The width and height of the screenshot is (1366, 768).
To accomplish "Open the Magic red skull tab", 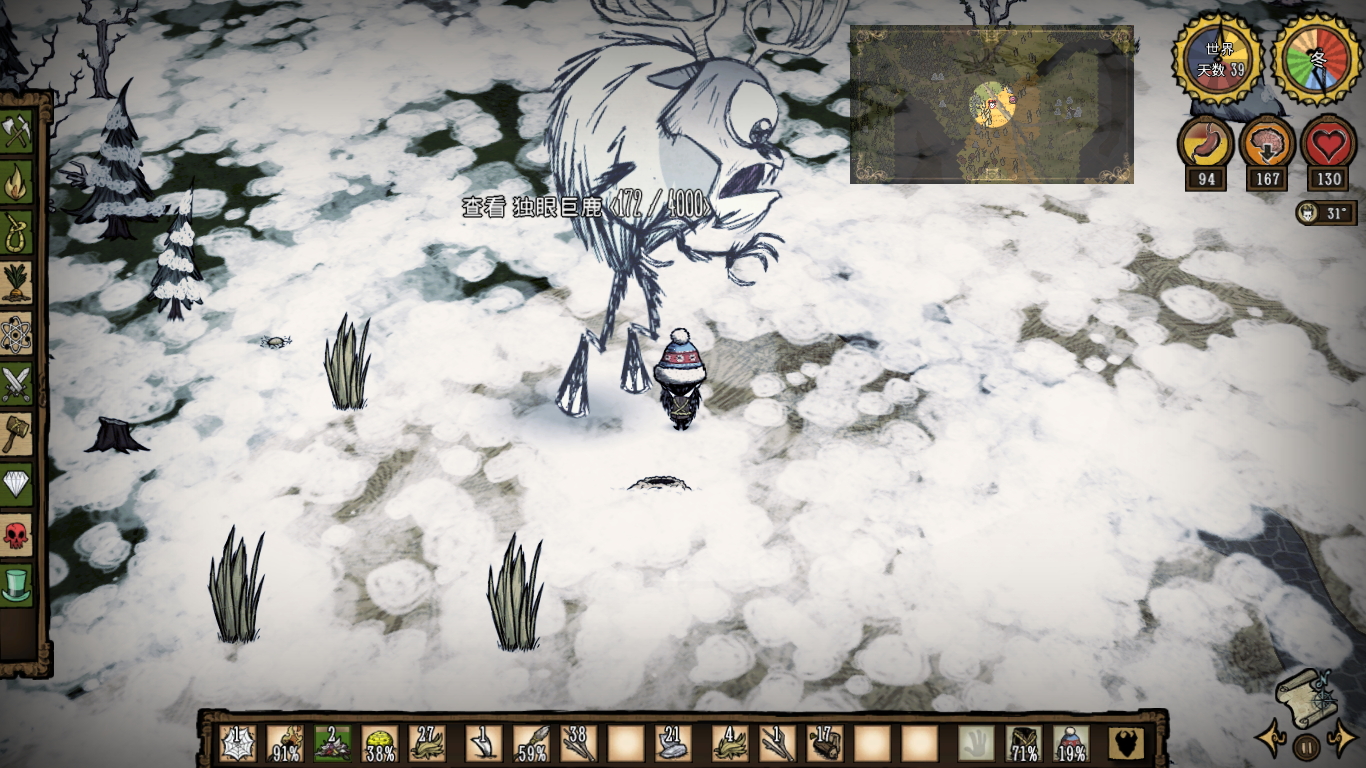I will point(17,535).
